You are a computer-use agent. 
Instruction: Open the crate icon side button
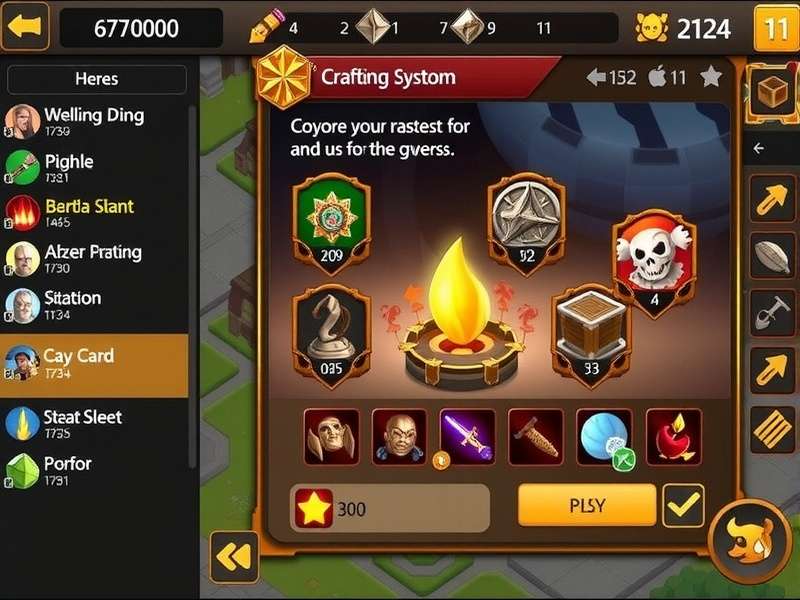772,93
